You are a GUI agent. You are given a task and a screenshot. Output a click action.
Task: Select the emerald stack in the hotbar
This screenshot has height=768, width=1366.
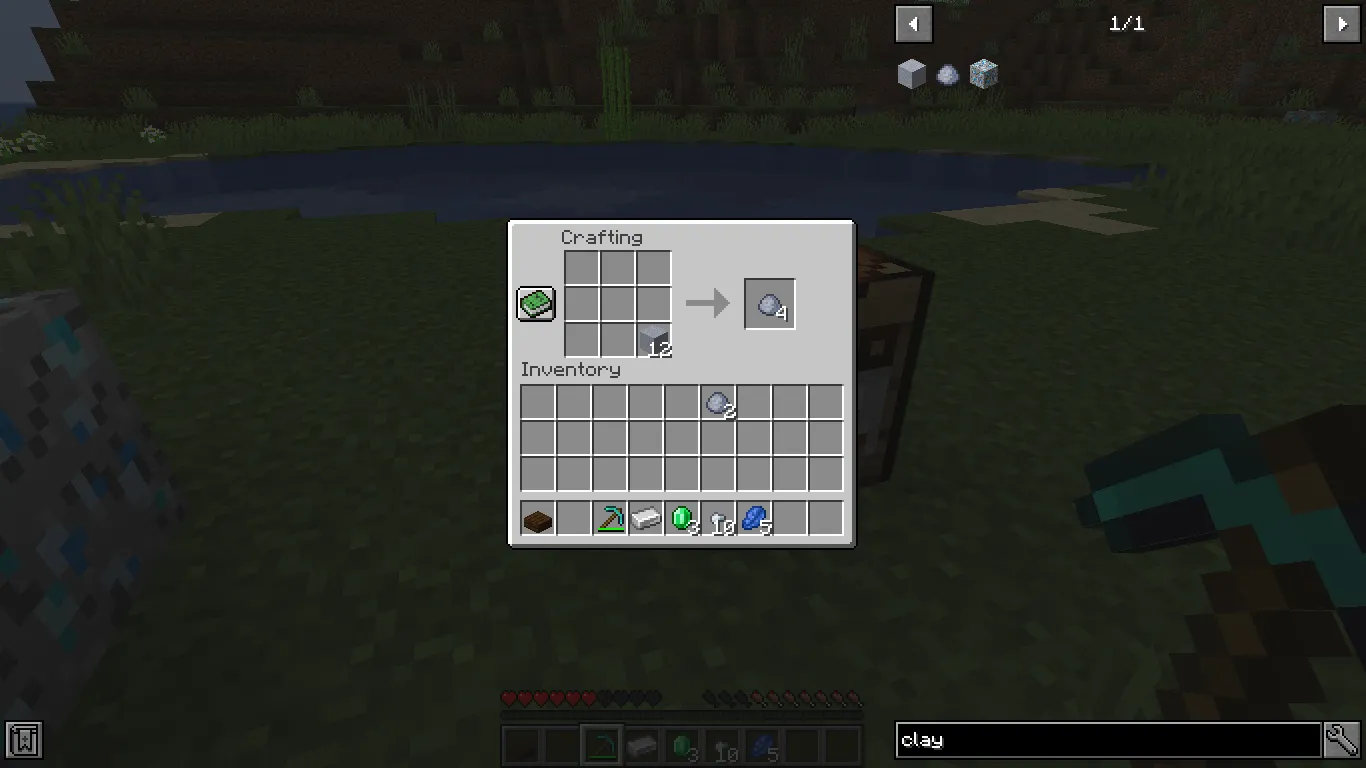tap(681, 517)
